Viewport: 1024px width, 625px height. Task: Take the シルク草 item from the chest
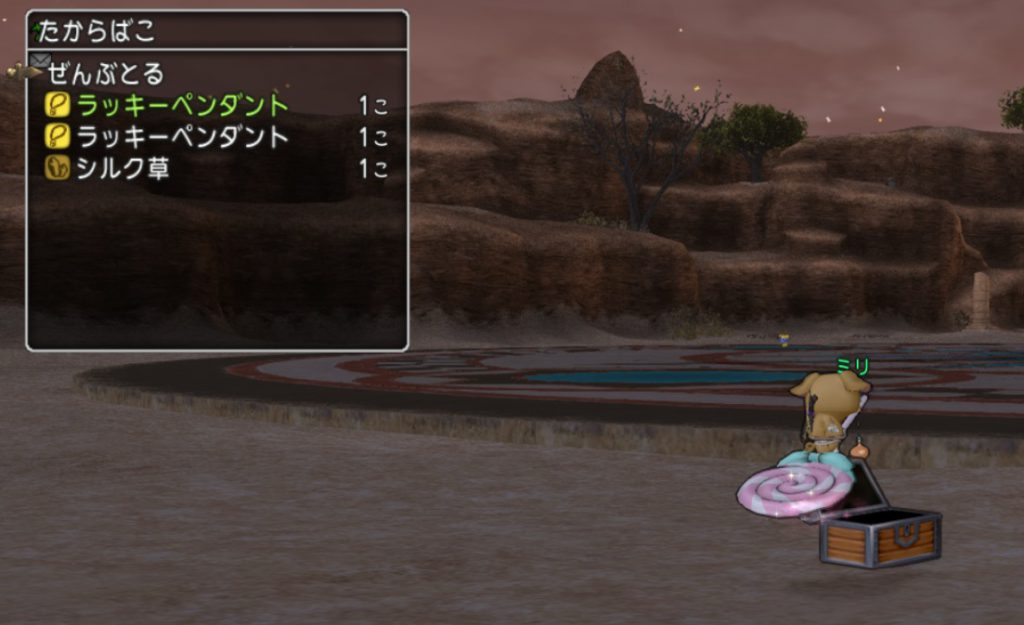(122, 169)
